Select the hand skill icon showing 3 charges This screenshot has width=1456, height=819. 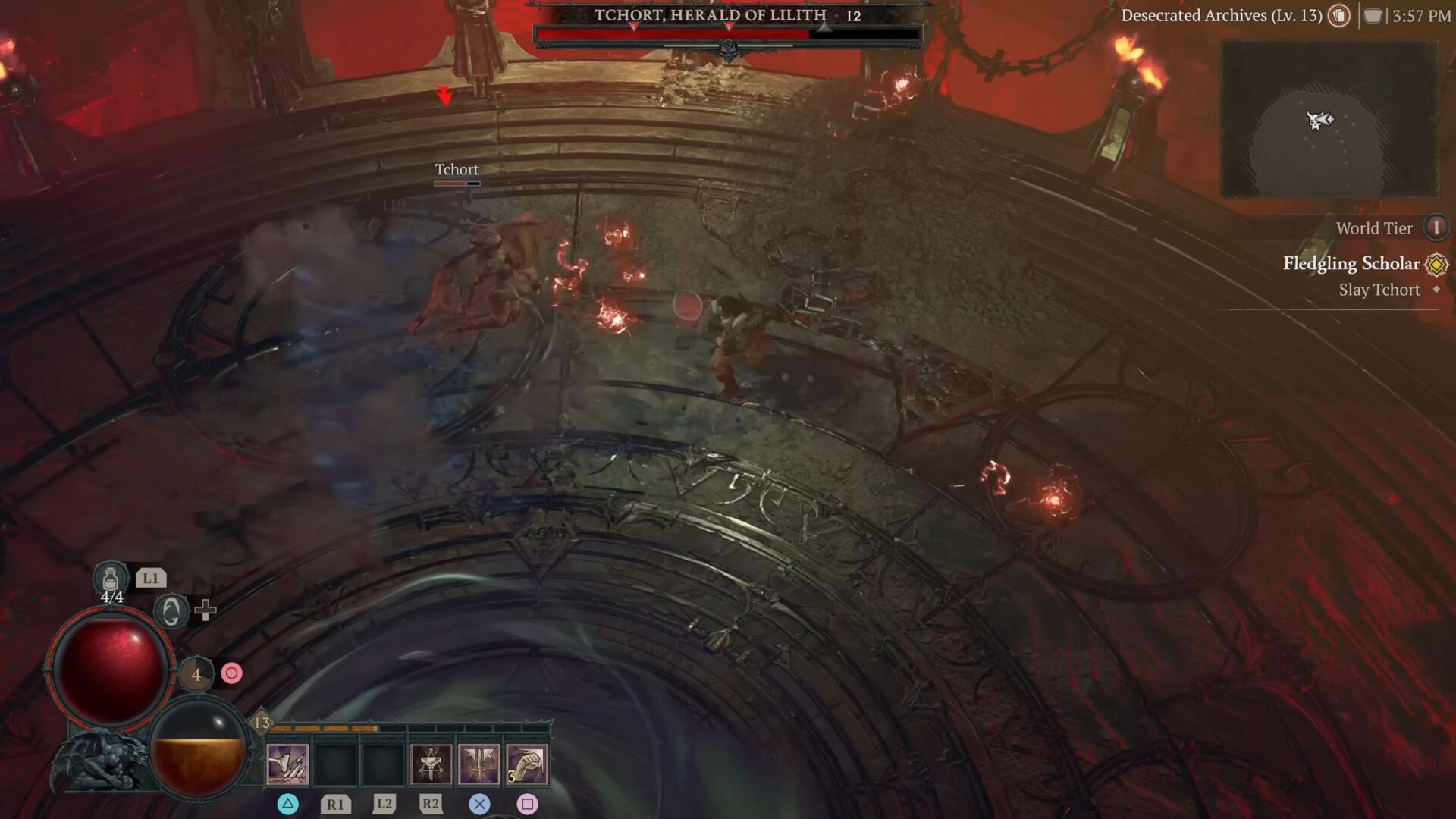tap(526, 762)
